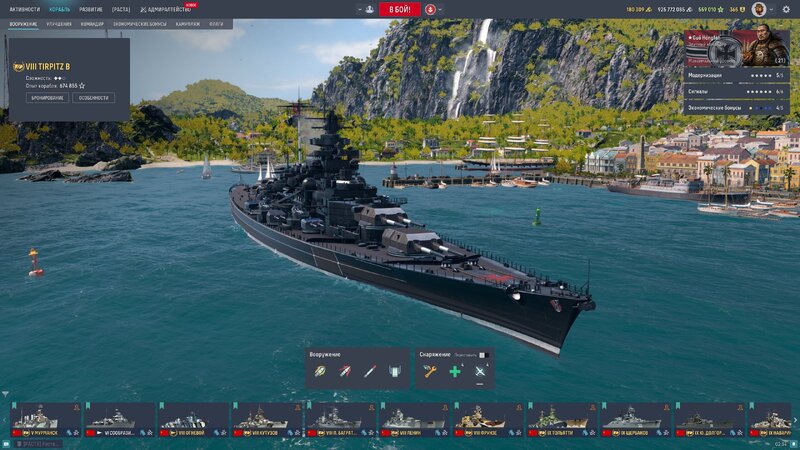Switch to the «Улучшения» tab
Screen dimensions: 800x450
(59, 23)
